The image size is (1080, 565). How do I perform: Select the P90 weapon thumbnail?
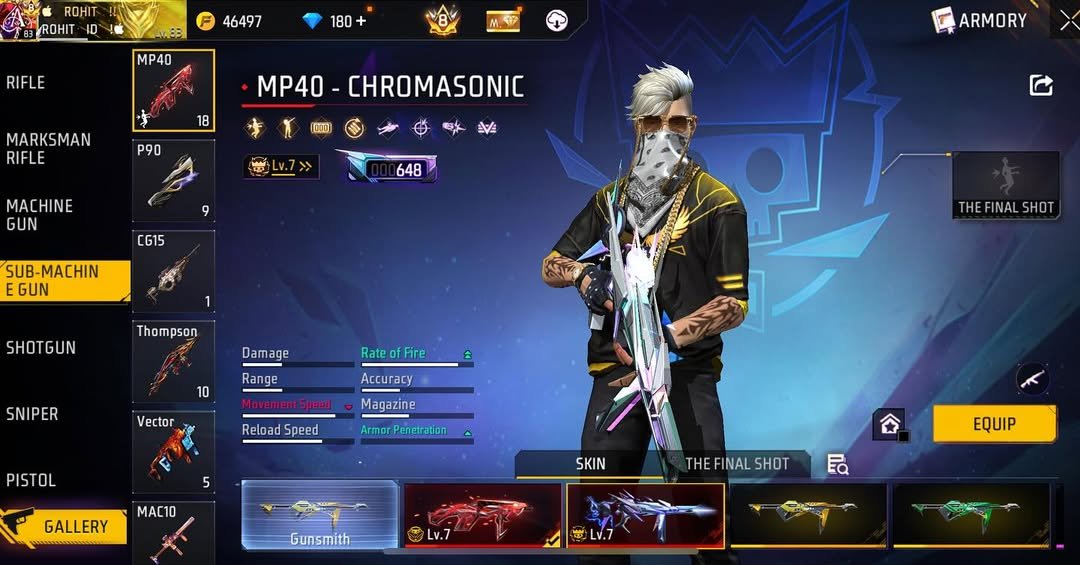coord(174,181)
